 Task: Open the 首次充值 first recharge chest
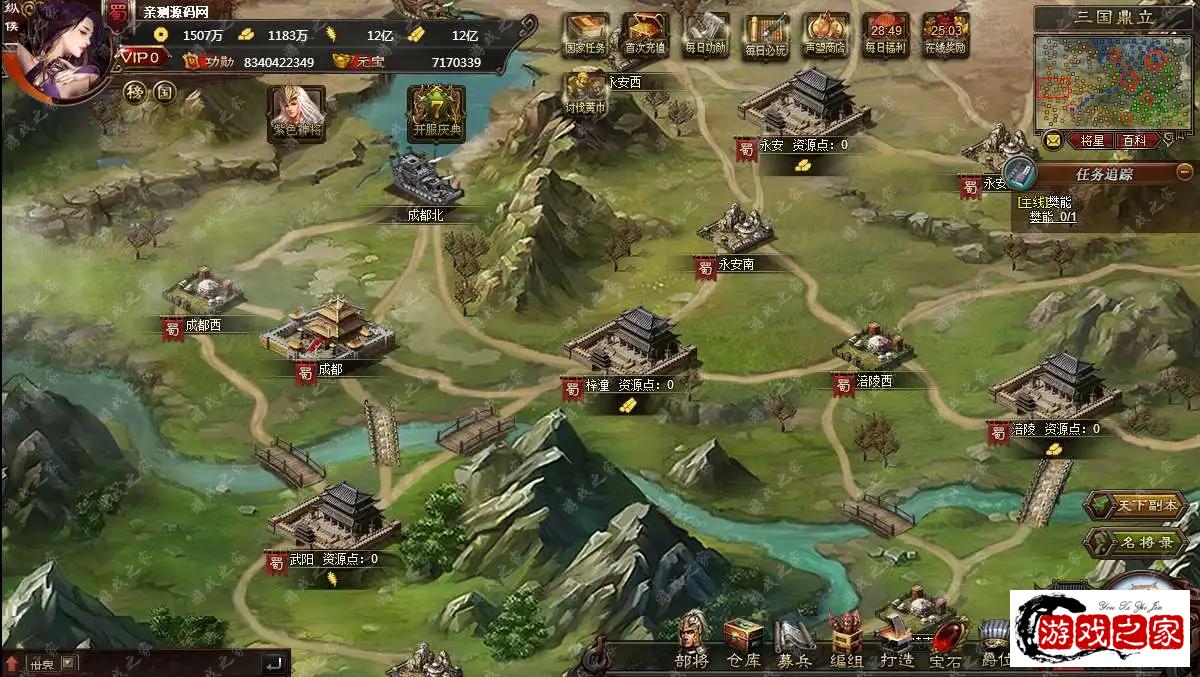(646, 32)
